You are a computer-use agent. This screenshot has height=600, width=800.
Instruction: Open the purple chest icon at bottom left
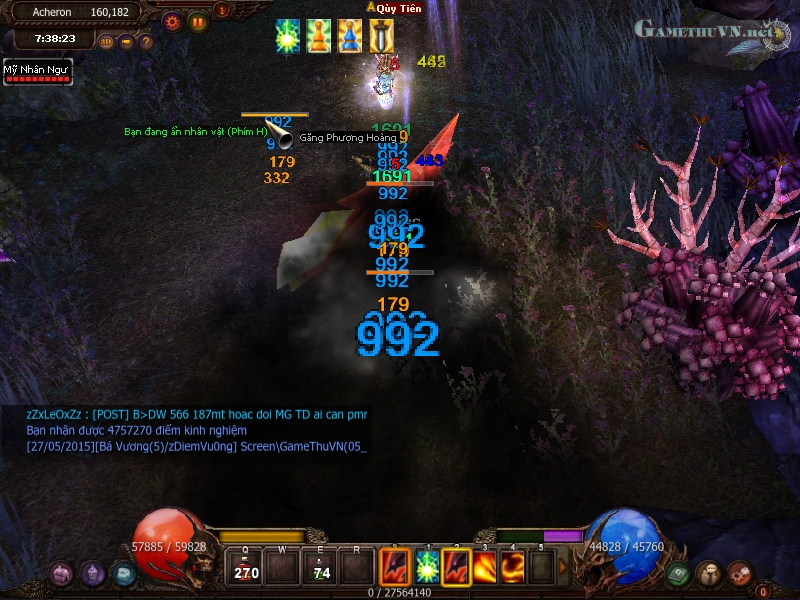click(63, 573)
